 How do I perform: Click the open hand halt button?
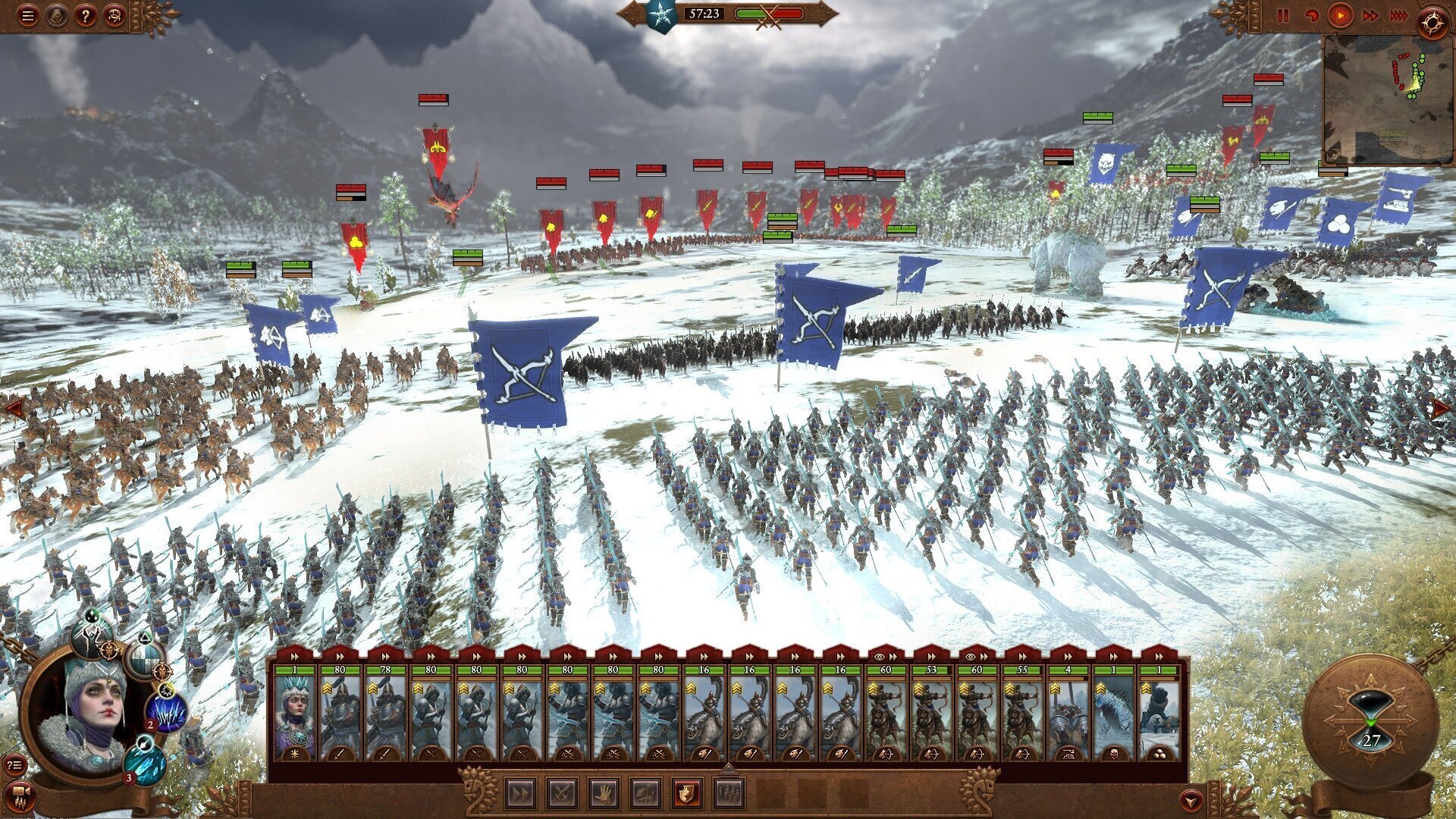coord(604,794)
